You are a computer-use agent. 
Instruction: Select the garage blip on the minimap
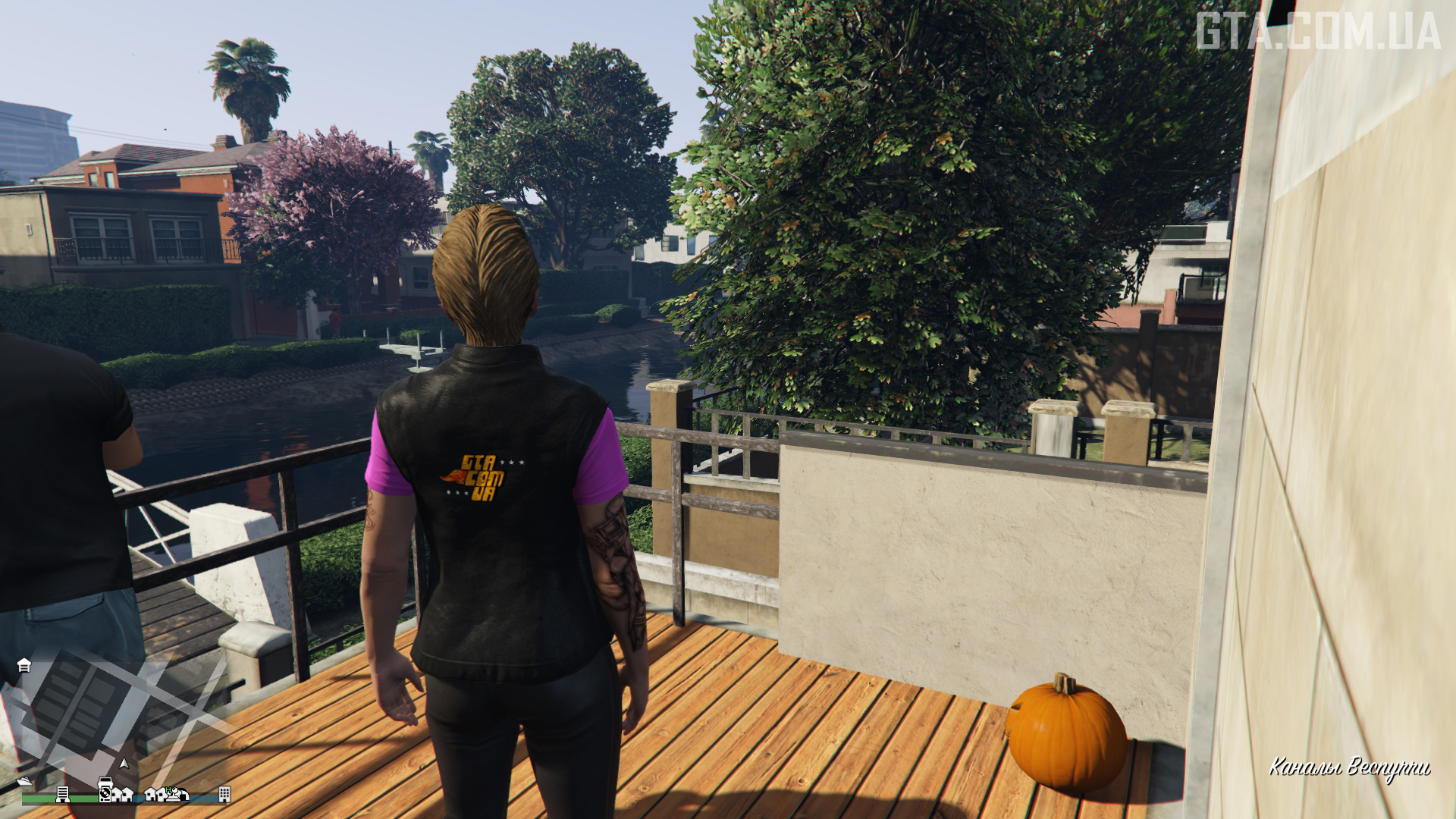click(24, 665)
